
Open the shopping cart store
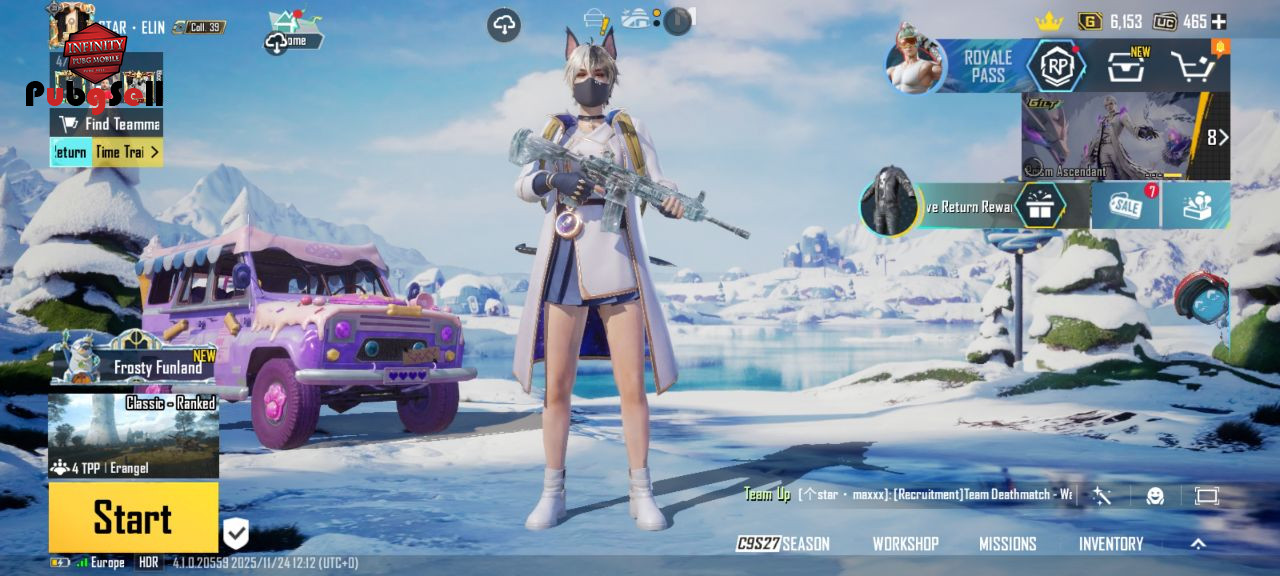pos(1192,67)
